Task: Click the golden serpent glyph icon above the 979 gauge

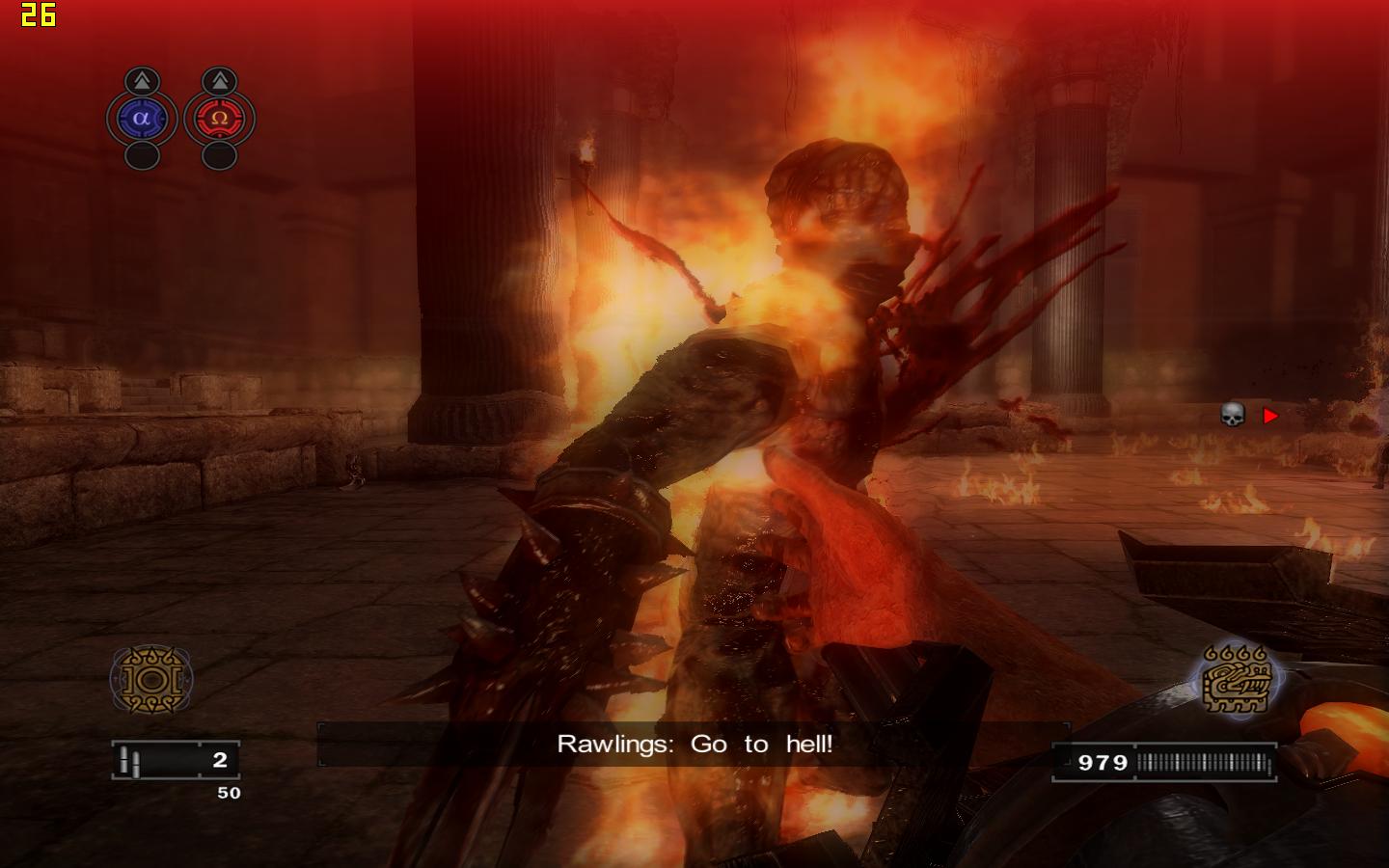Action: click(1238, 680)
